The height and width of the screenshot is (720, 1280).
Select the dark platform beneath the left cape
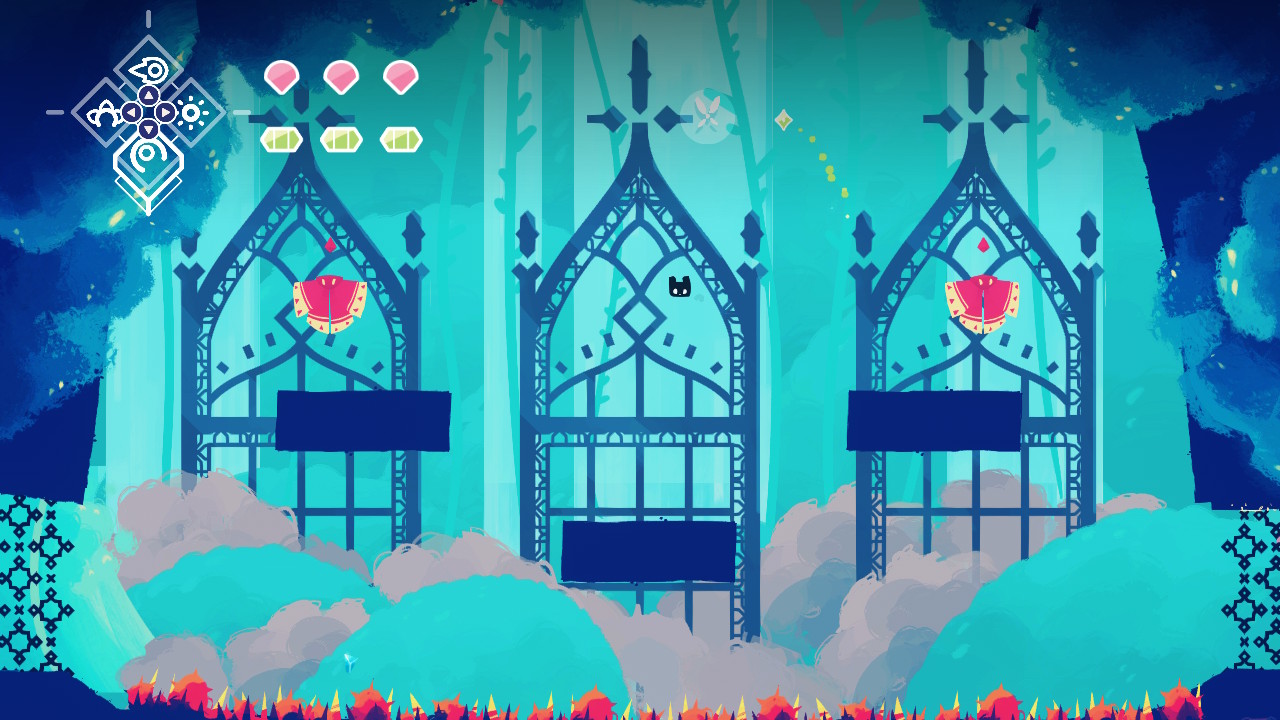click(362, 419)
